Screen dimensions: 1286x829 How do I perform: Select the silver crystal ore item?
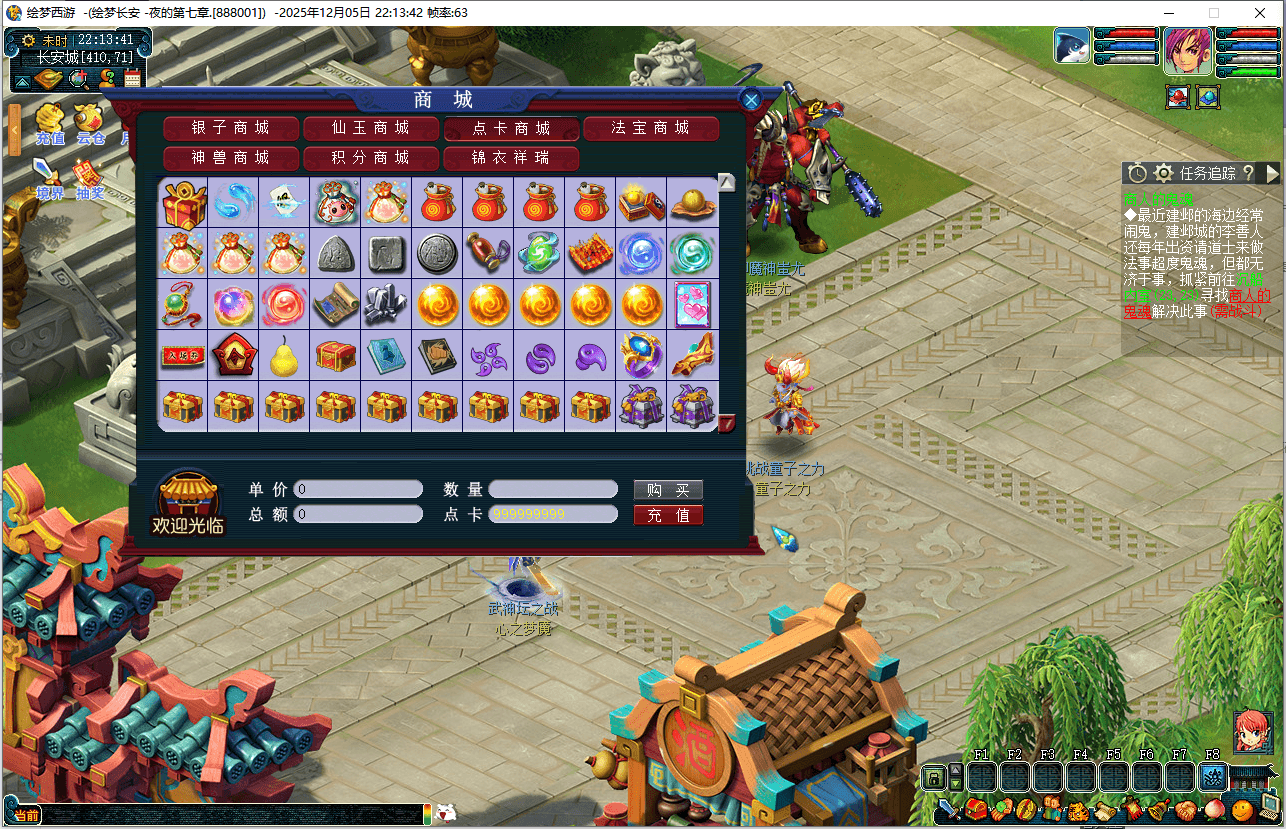click(x=386, y=304)
